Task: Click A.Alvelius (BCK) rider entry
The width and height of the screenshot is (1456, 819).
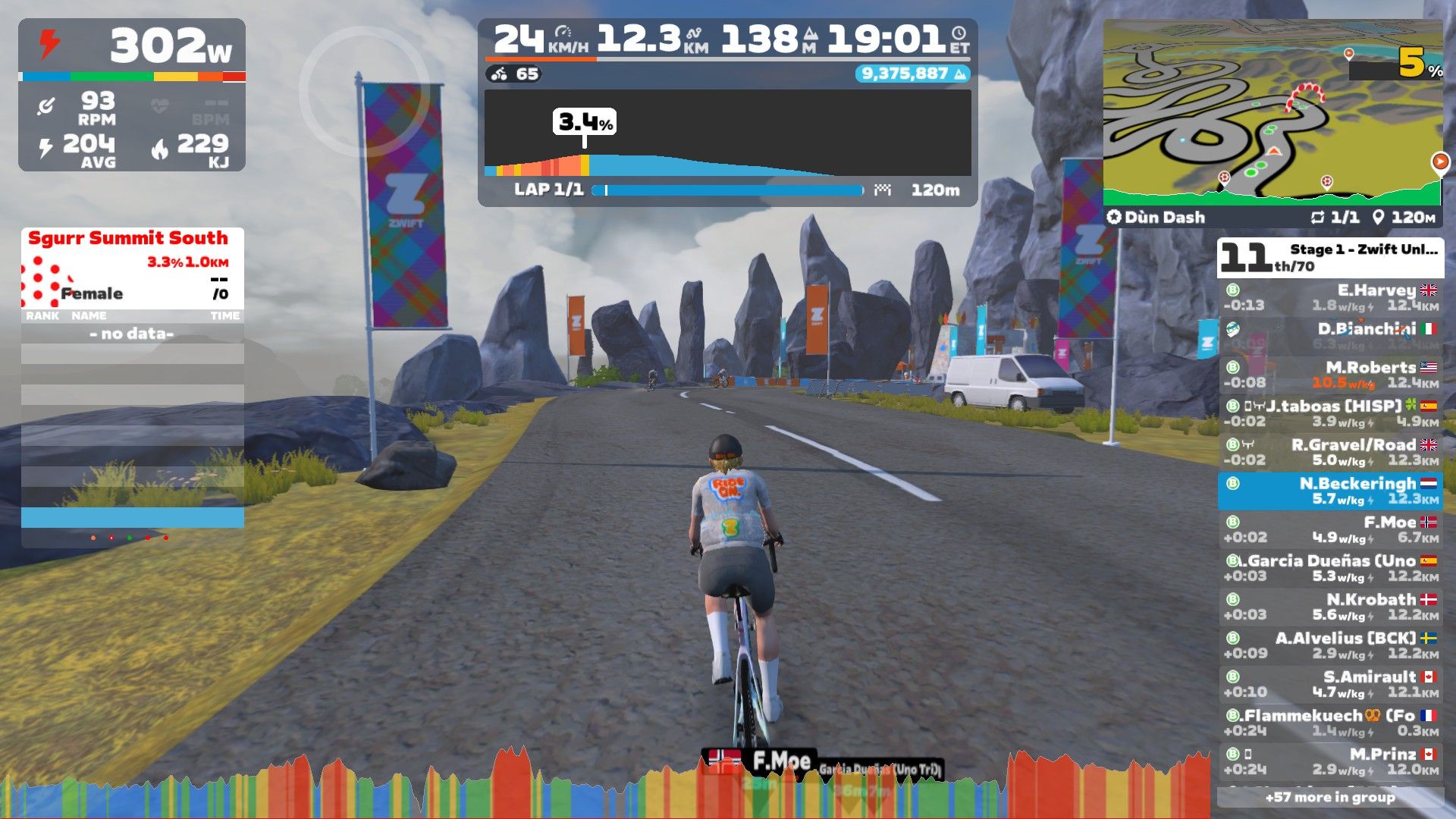Action: click(1331, 645)
